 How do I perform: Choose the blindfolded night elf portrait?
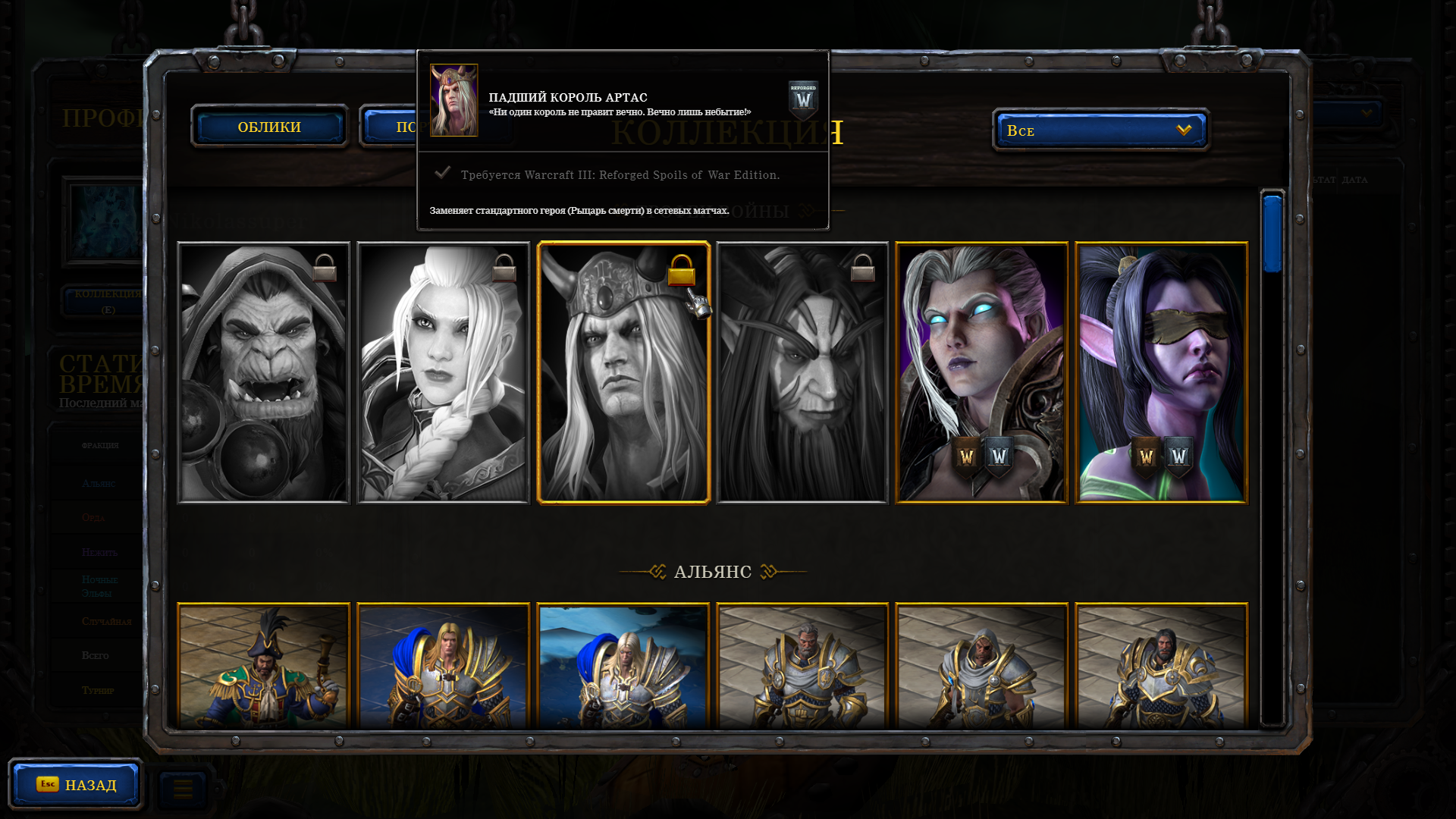tap(1161, 372)
